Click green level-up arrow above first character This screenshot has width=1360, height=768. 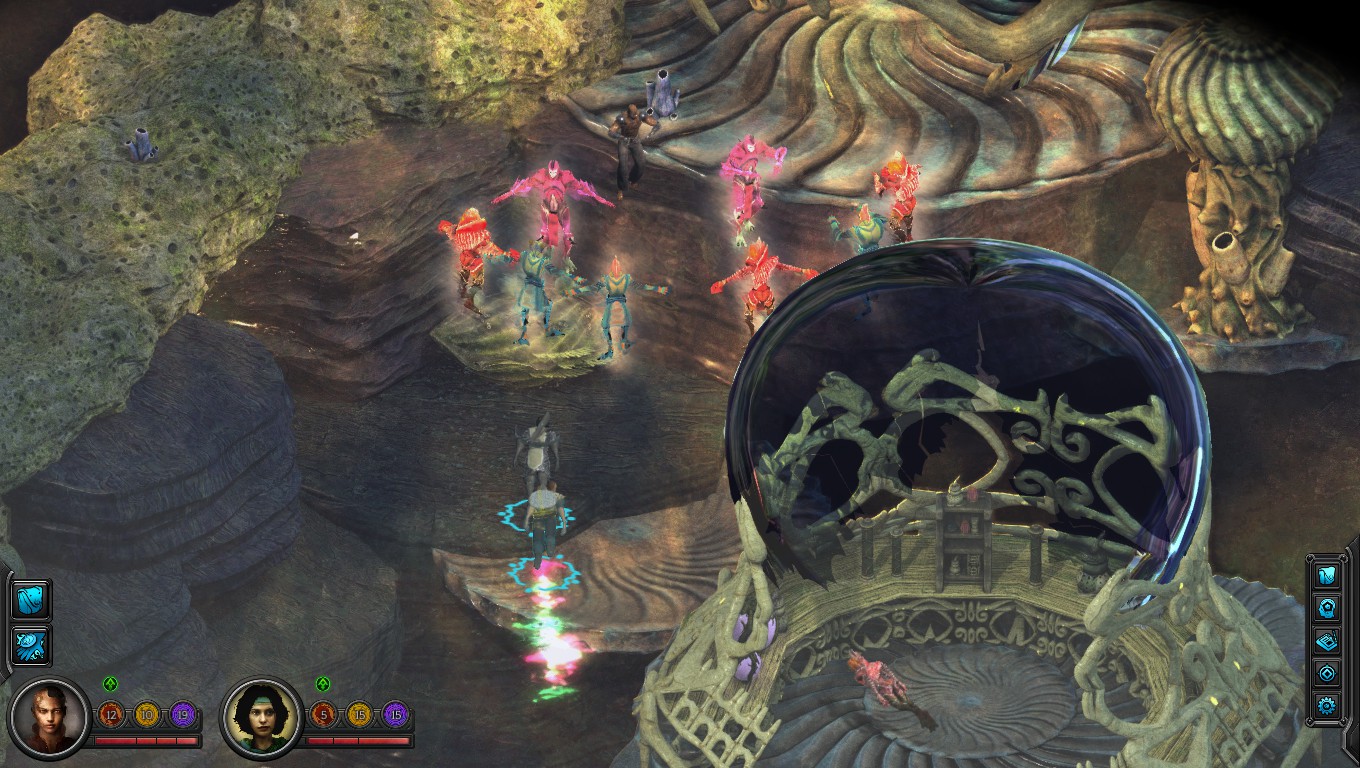pos(111,685)
